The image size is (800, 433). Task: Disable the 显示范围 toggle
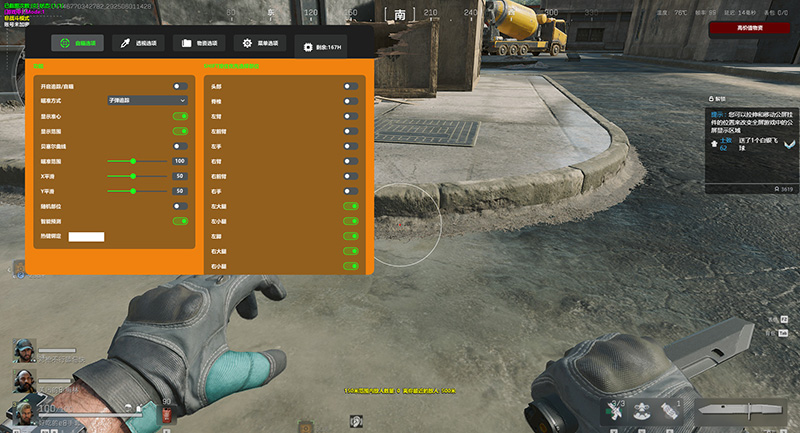[x=180, y=131]
